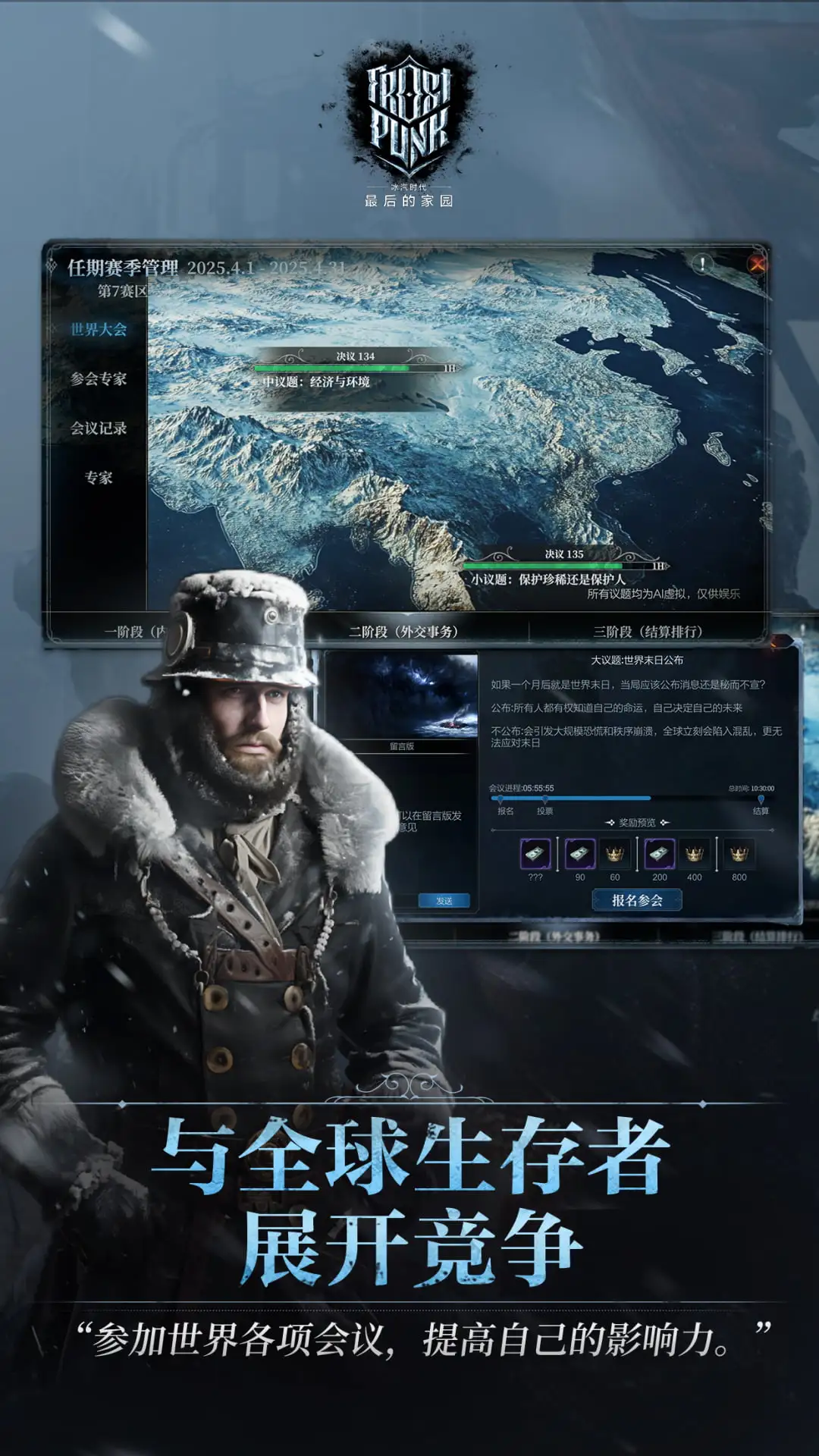
Task: Inspect the ??? cash reward icon
Action: coord(535,855)
